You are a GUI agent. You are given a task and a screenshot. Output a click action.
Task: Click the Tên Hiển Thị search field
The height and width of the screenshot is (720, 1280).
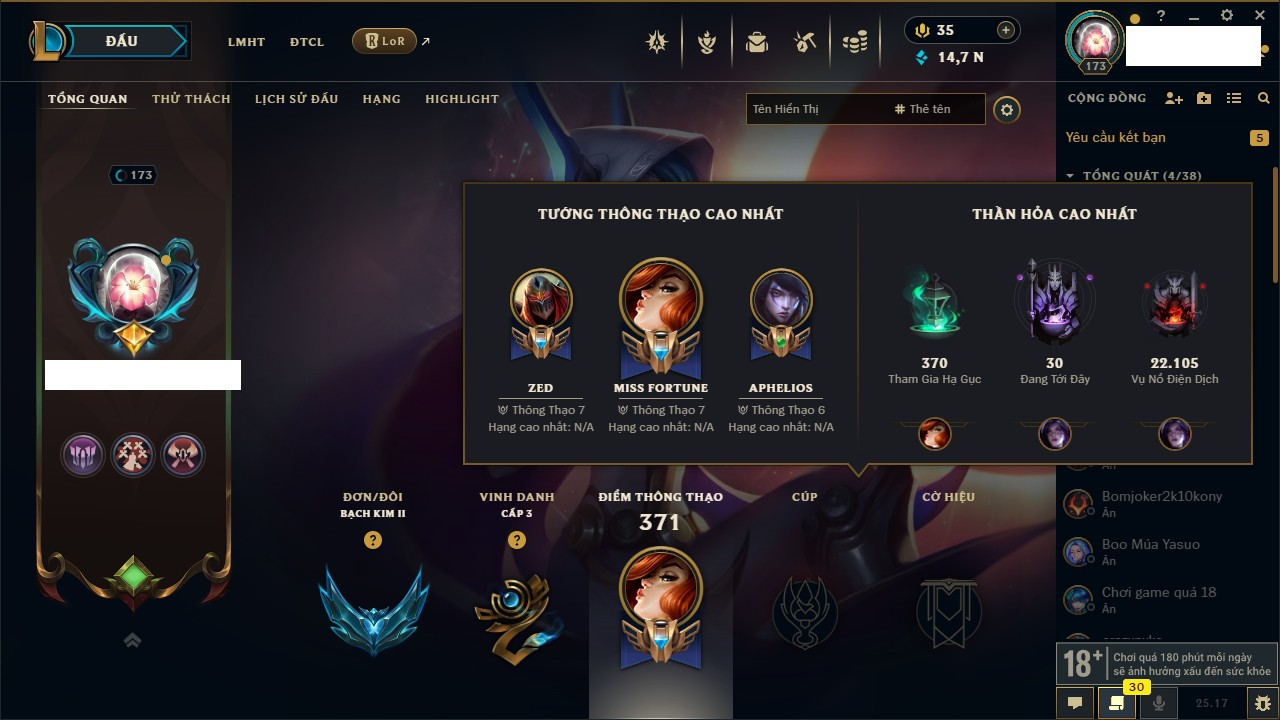coord(815,109)
